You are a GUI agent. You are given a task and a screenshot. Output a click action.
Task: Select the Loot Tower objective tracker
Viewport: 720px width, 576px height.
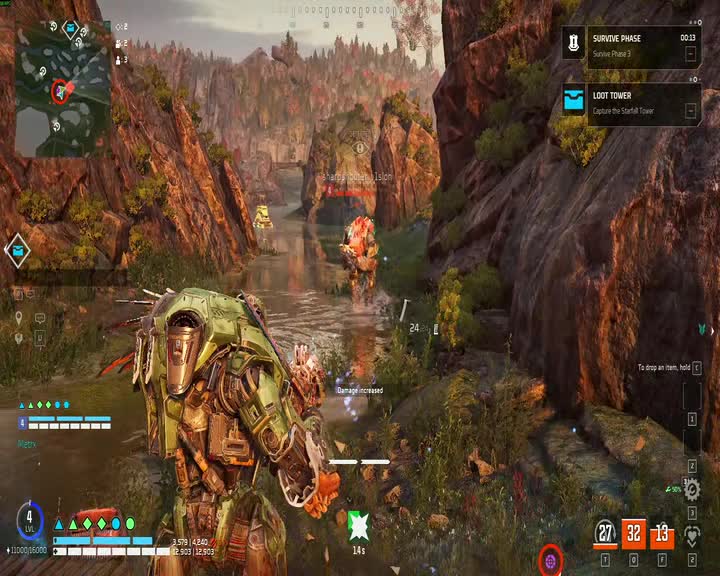(x=630, y=103)
